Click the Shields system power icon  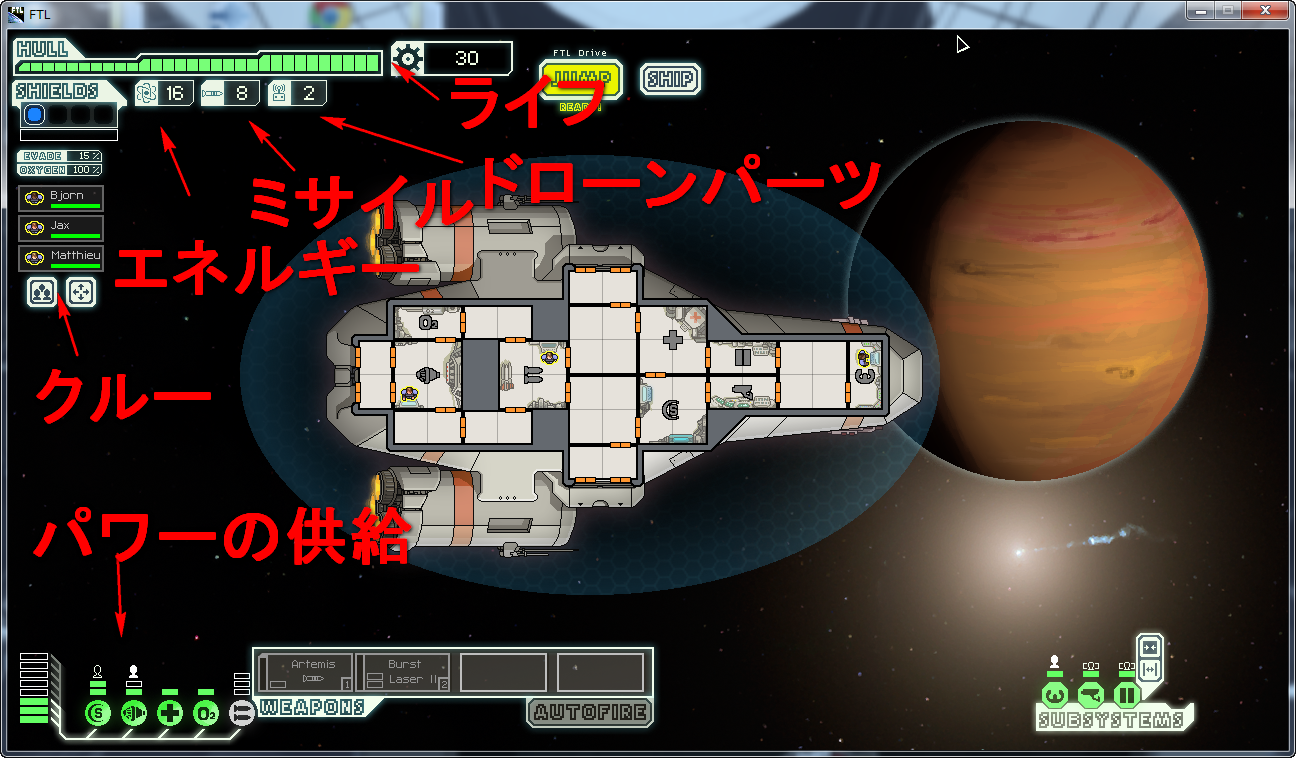point(98,713)
